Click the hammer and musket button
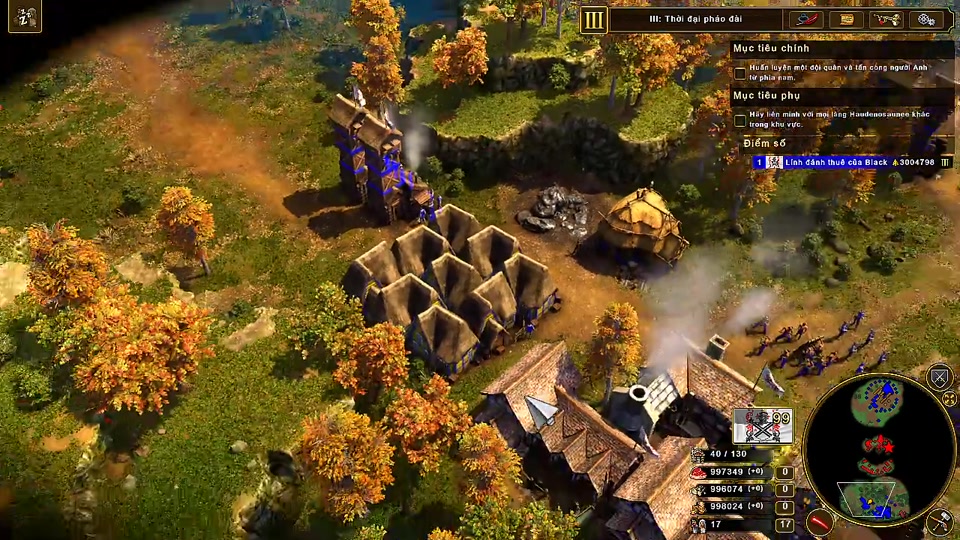Viewport: 960px width, 540px height. 938,520
